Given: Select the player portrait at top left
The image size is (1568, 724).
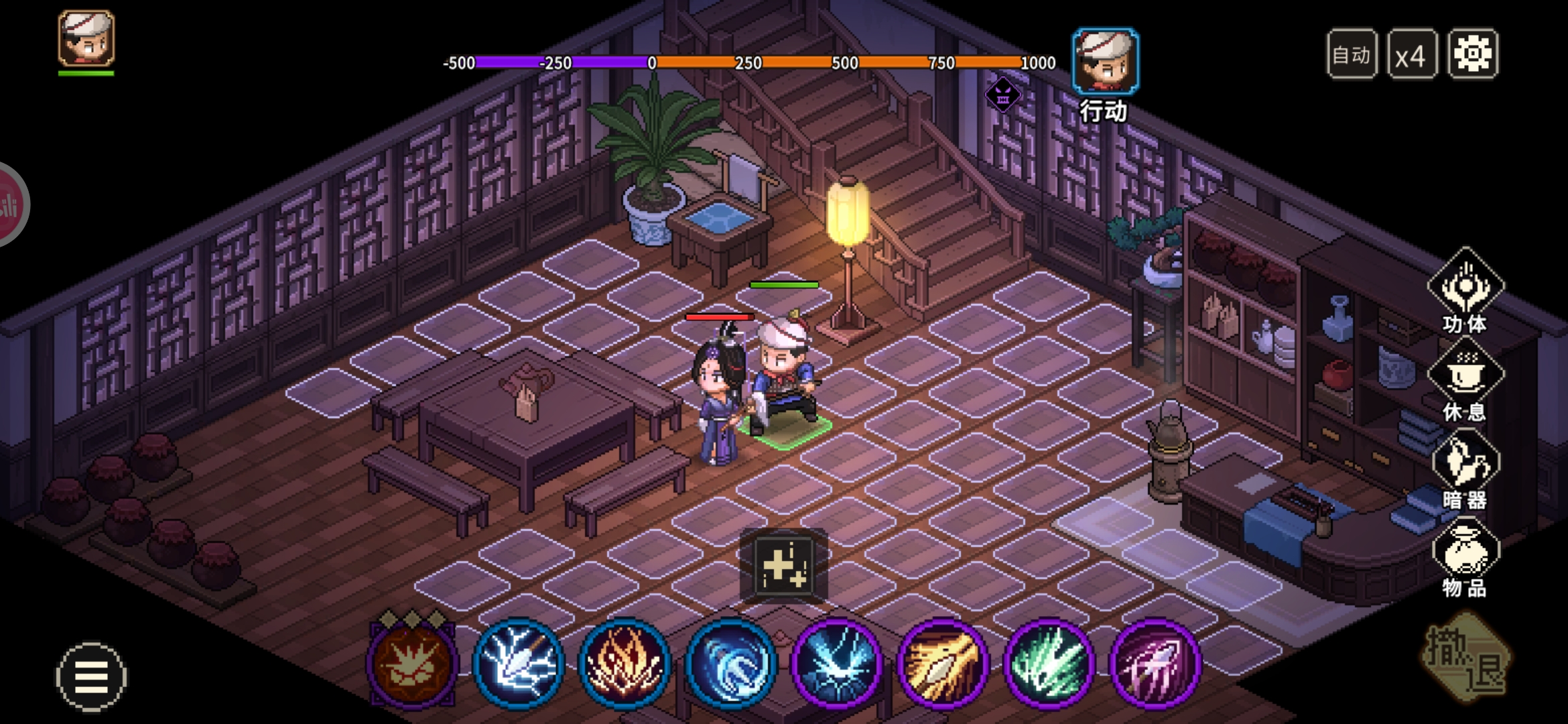Looking at the screenshot, I should click(86, 39).
